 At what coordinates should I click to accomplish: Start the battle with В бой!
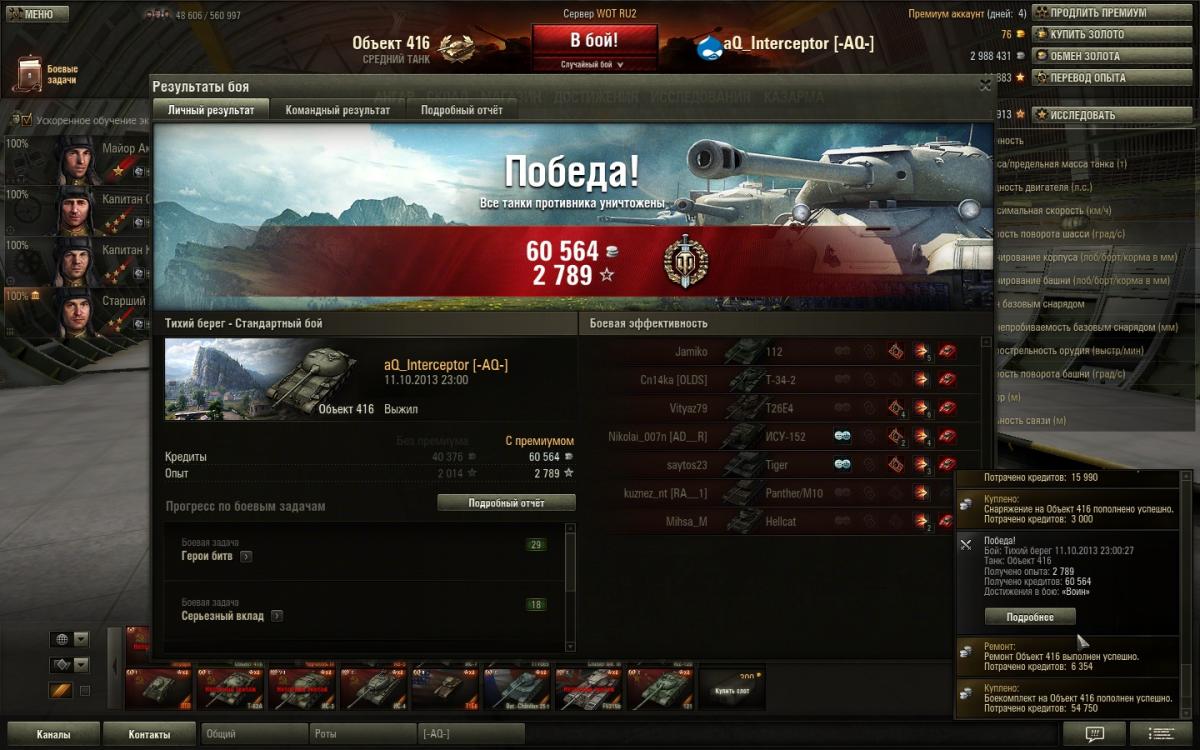(x=594, y=41)
